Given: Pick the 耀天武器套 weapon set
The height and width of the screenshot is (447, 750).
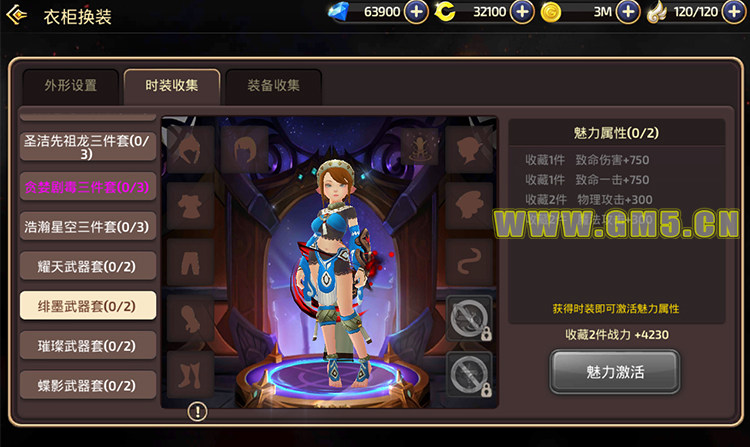Looking at the screenshot, I should [87, 266].
